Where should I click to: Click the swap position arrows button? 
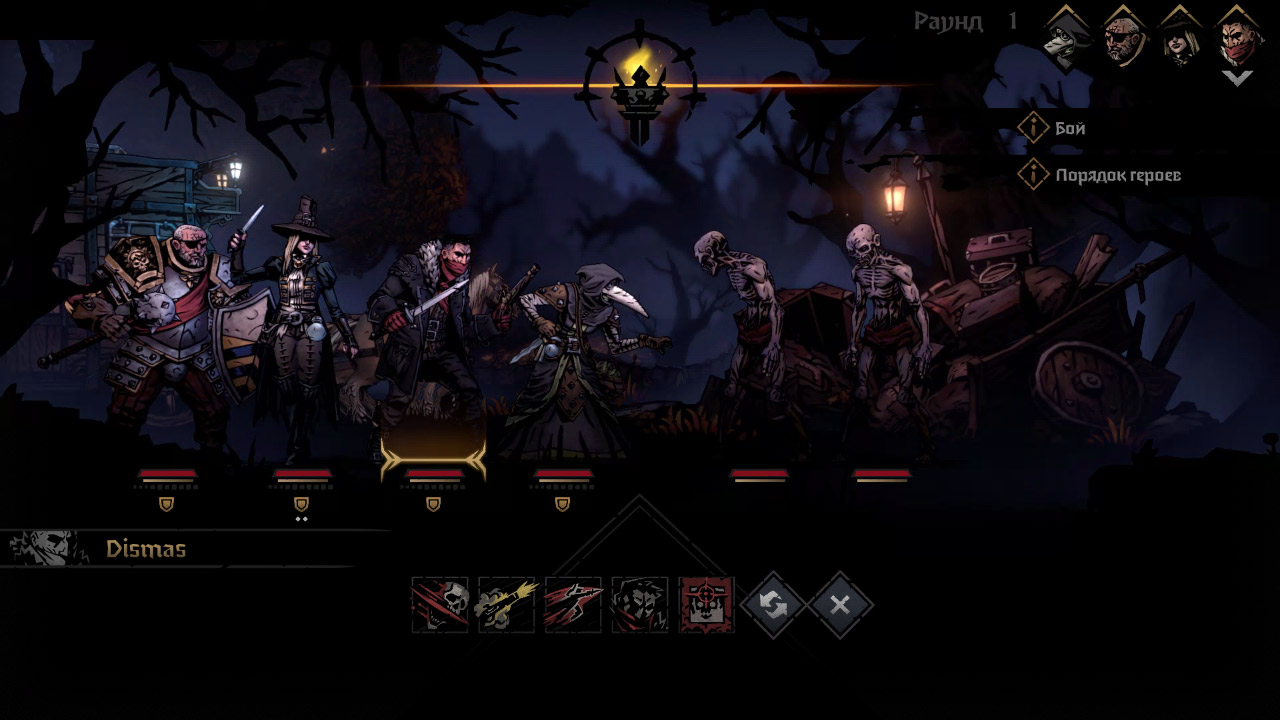tap(773, 604)
